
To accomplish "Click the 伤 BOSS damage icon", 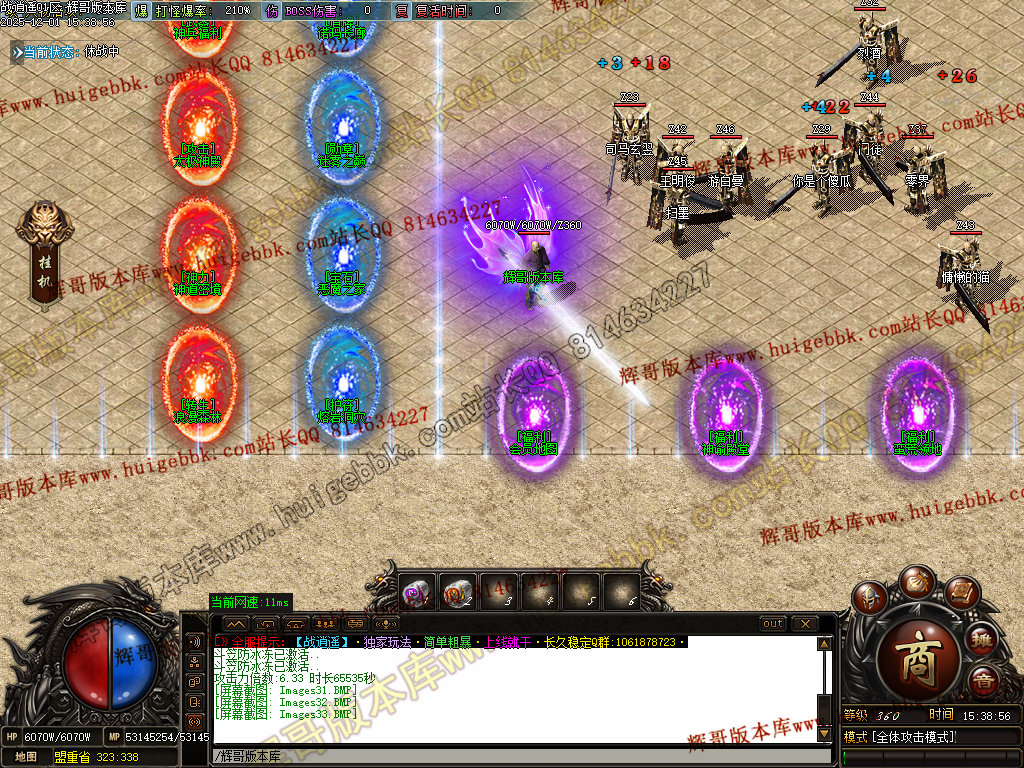I will point(272,11).
